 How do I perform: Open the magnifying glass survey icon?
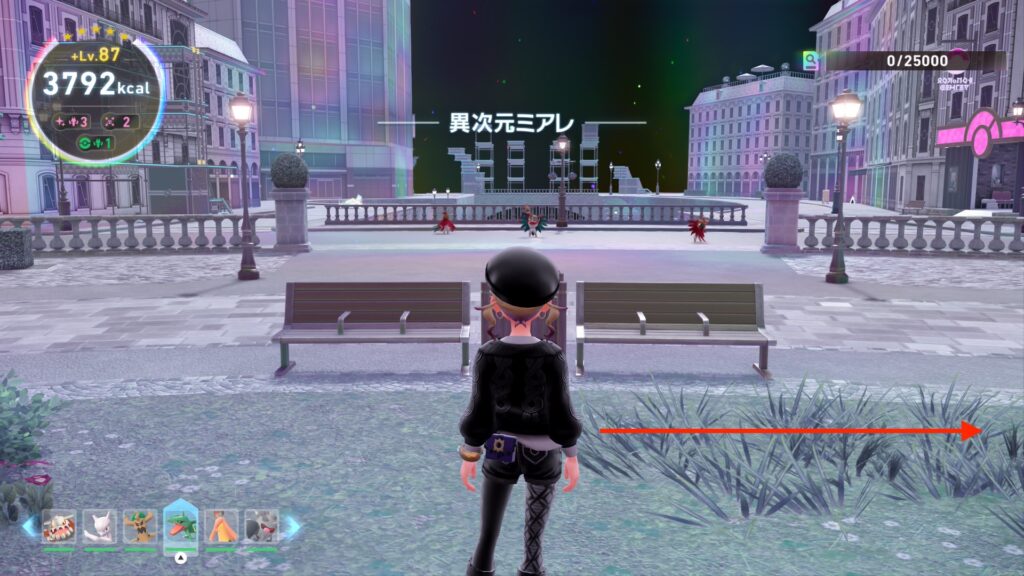click(810, 61)
